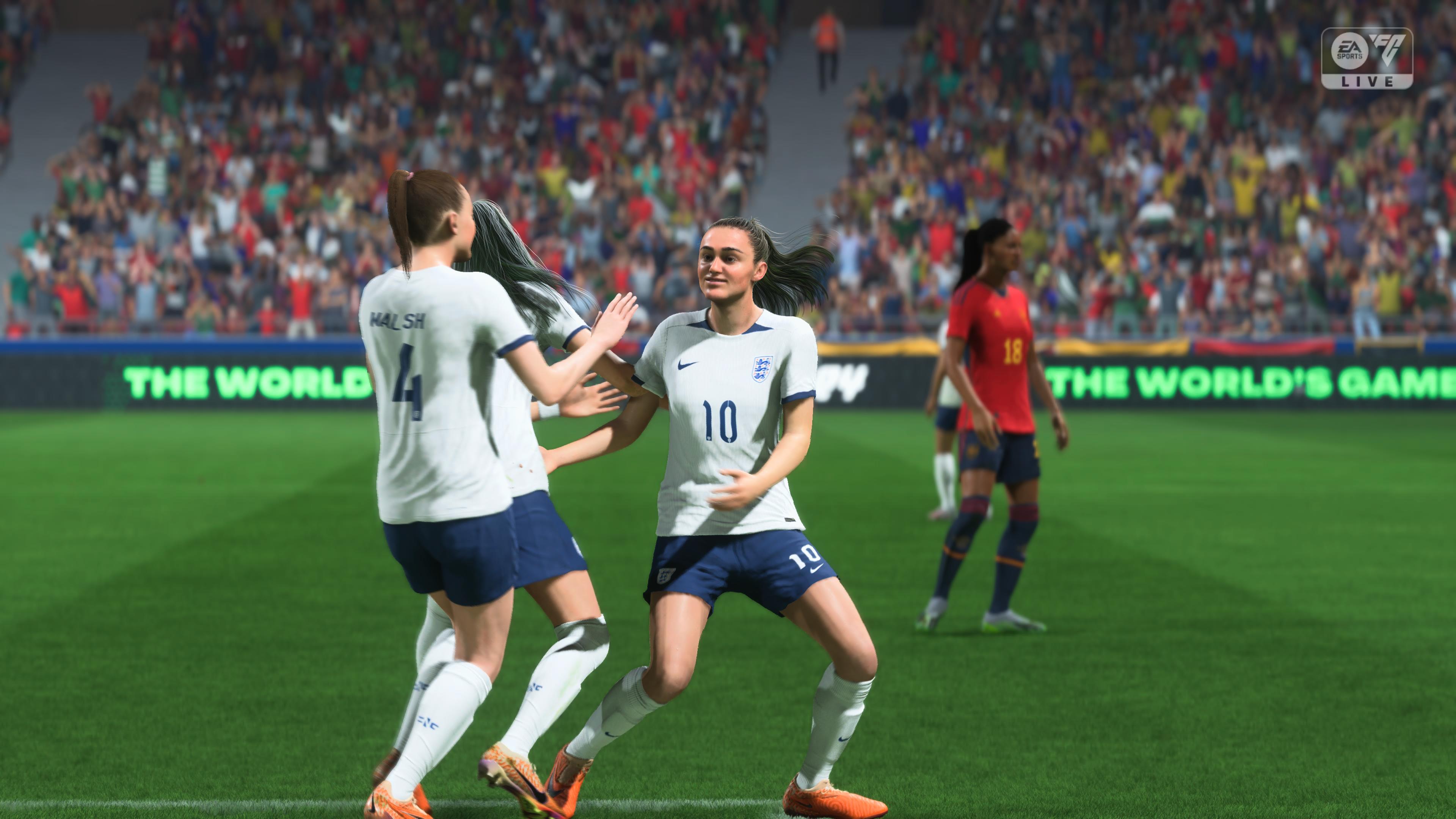This screenshot has width=1456, height=819.
Task: Click the EA Sports FC LIVE badge
Action: tap(1366, 59)
